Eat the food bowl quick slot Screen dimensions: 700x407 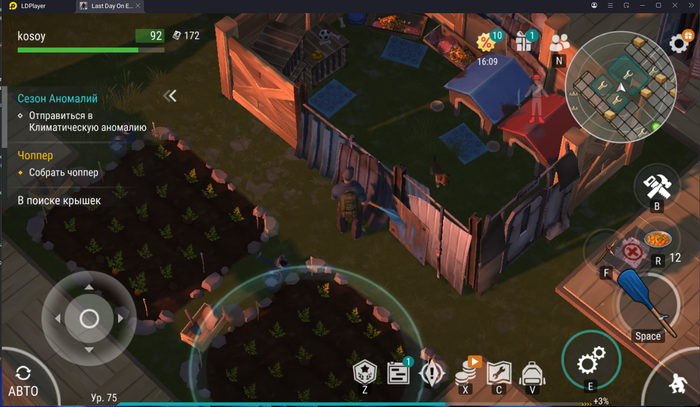click(656, 241)
